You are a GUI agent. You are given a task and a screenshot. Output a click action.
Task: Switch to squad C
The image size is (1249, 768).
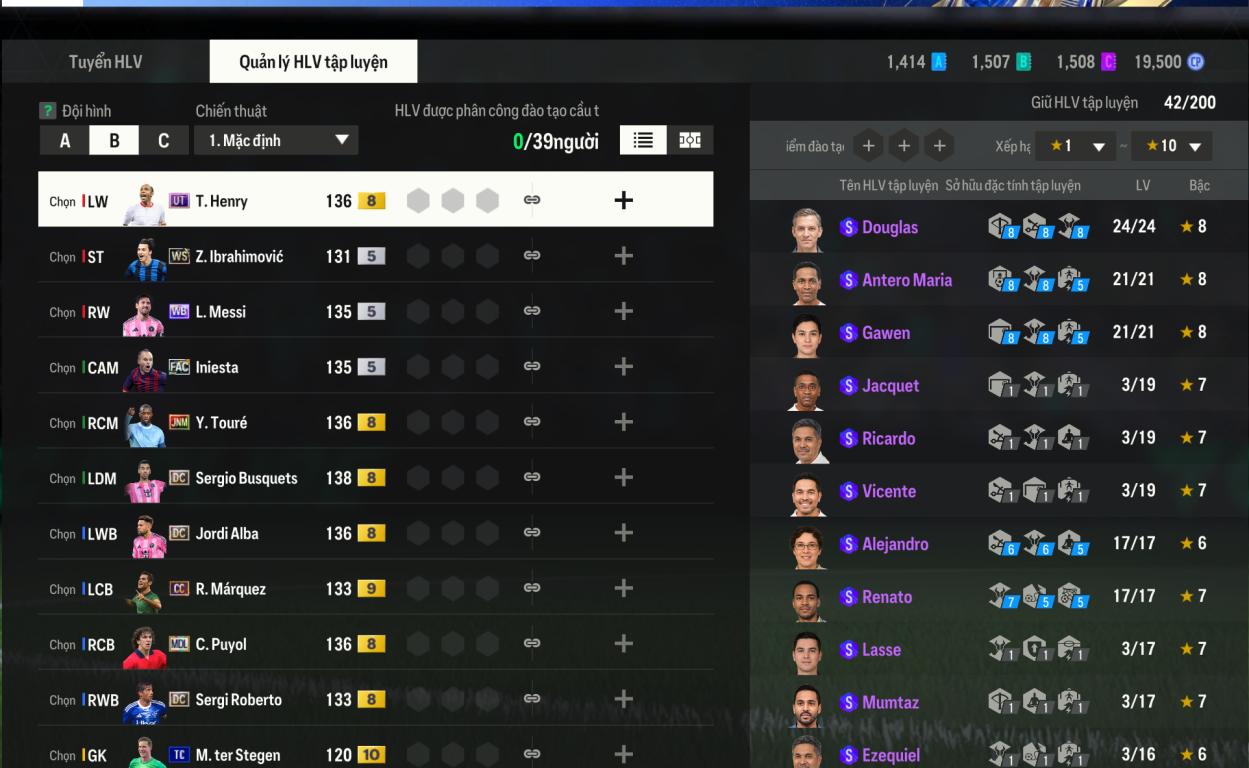tap(163, 141)
